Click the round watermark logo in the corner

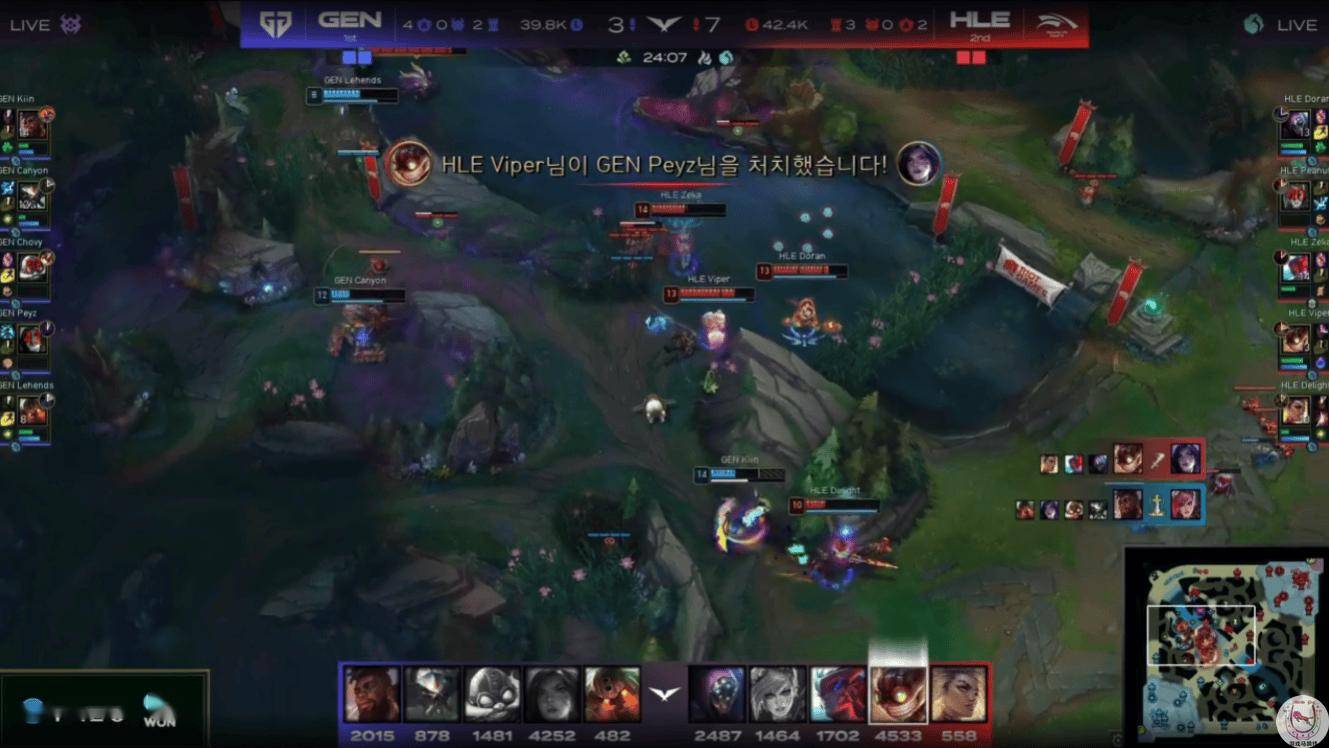[1301, 720]
